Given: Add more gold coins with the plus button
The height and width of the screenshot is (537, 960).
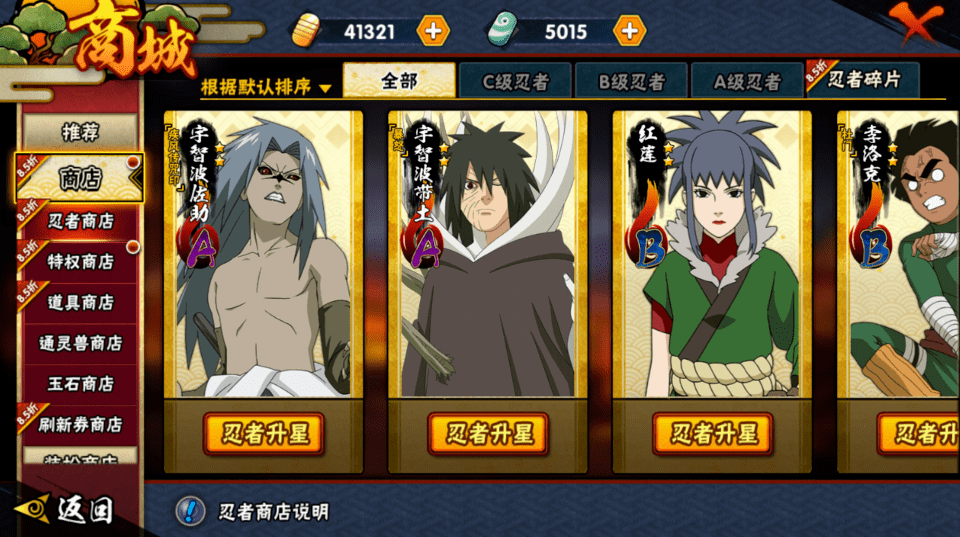Looking at the screenshot, I should 432,31.
